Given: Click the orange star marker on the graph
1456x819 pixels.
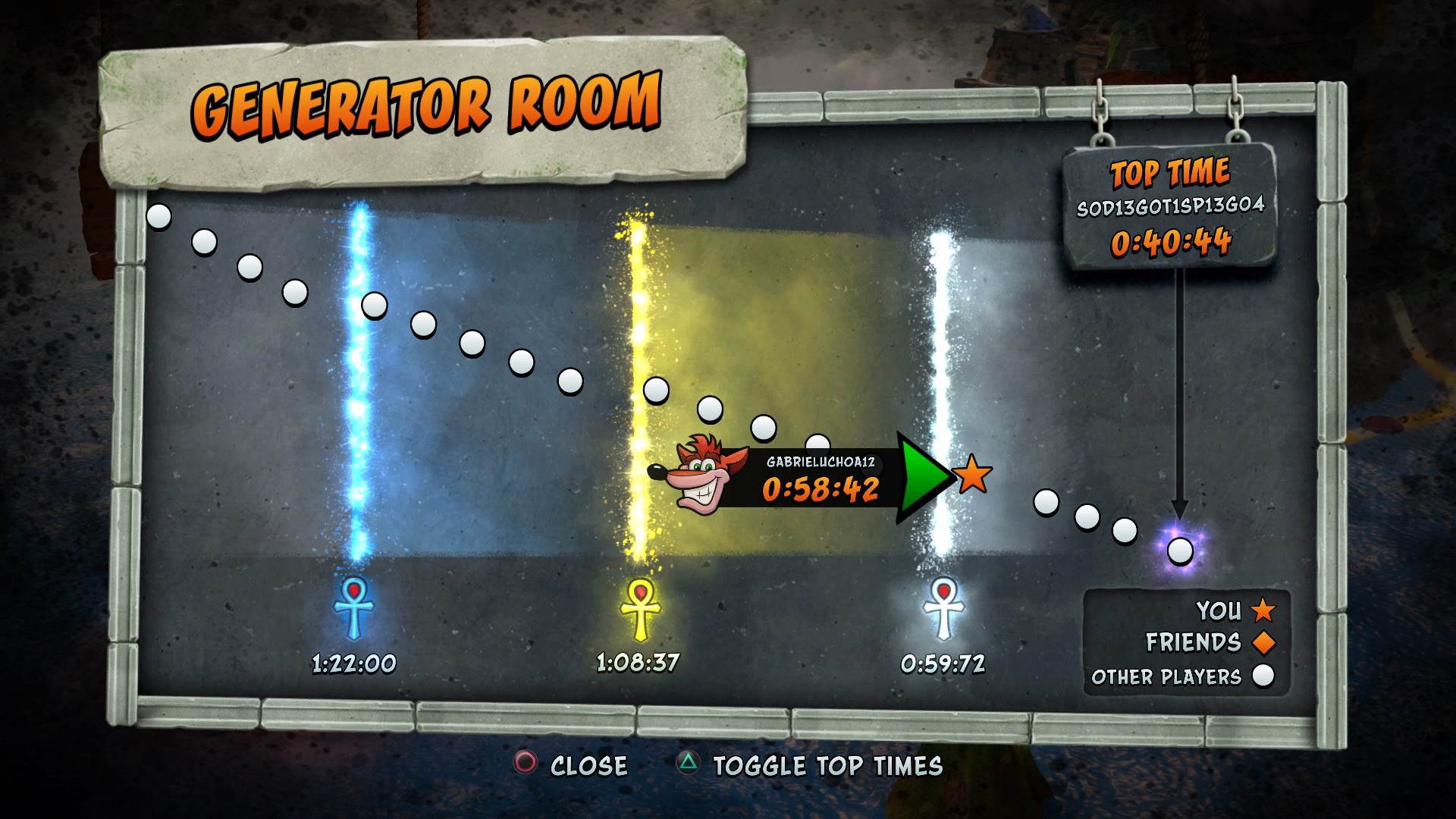Looking at the screenshot, I should (x=972, y=475).
